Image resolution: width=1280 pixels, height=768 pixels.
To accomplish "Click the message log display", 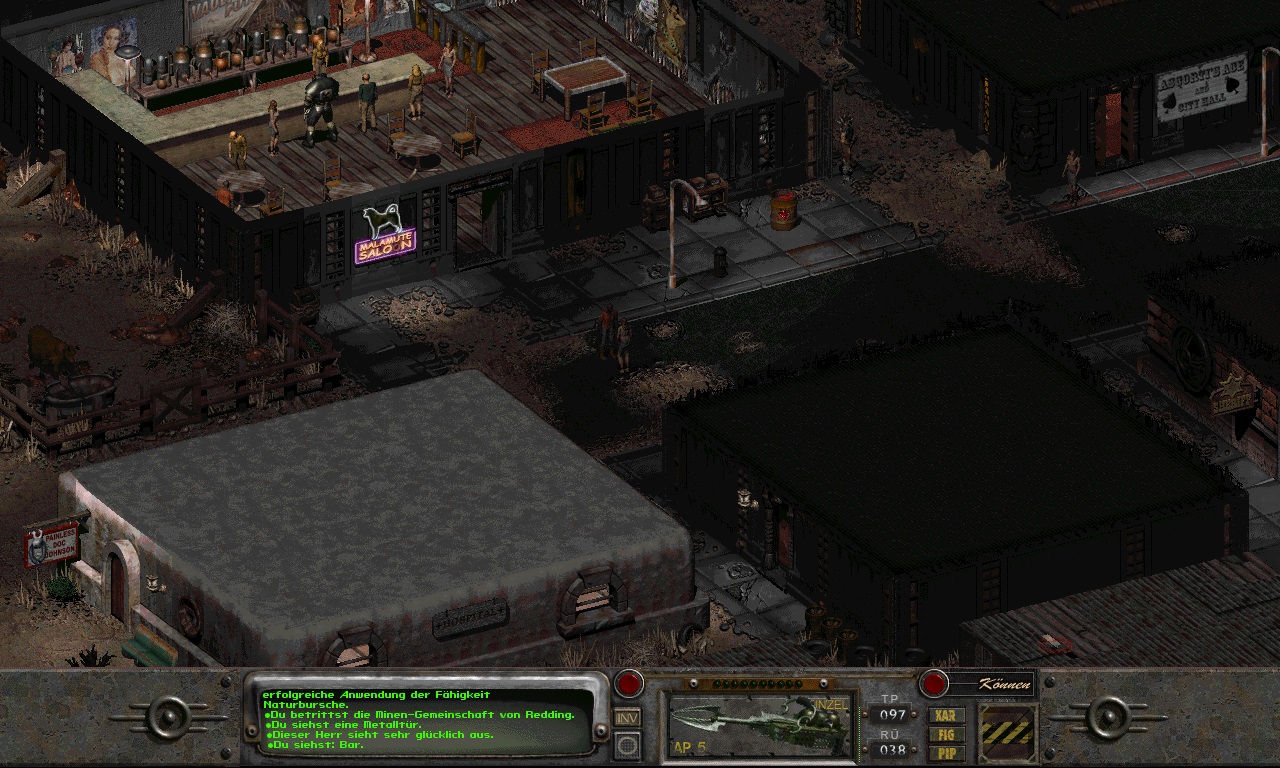I will [425, 718].
